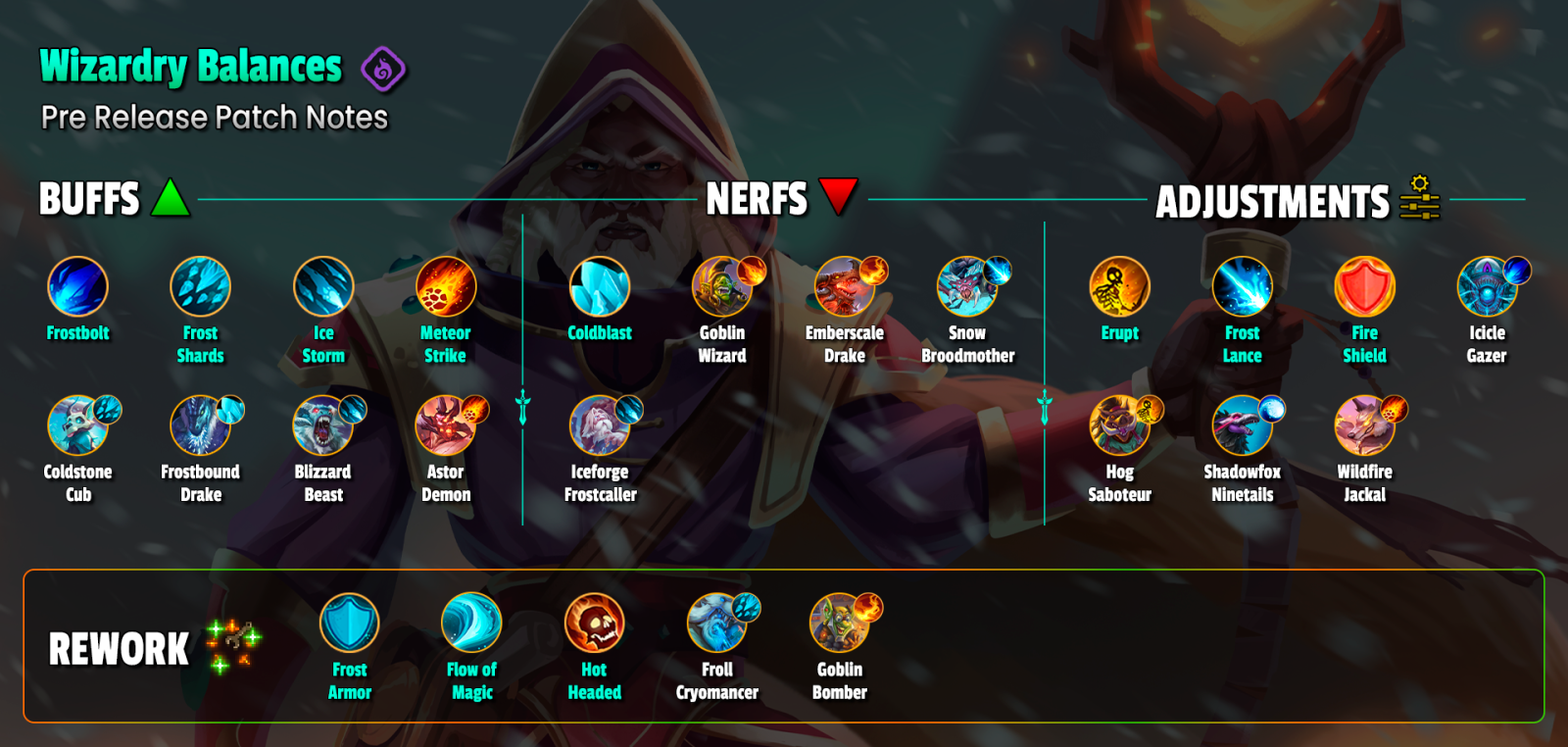Viewport: 1568px width, 747px height.
Task: Click the Frost Shards ability icon
Action: pyautogui.click(x=200, y=286)
